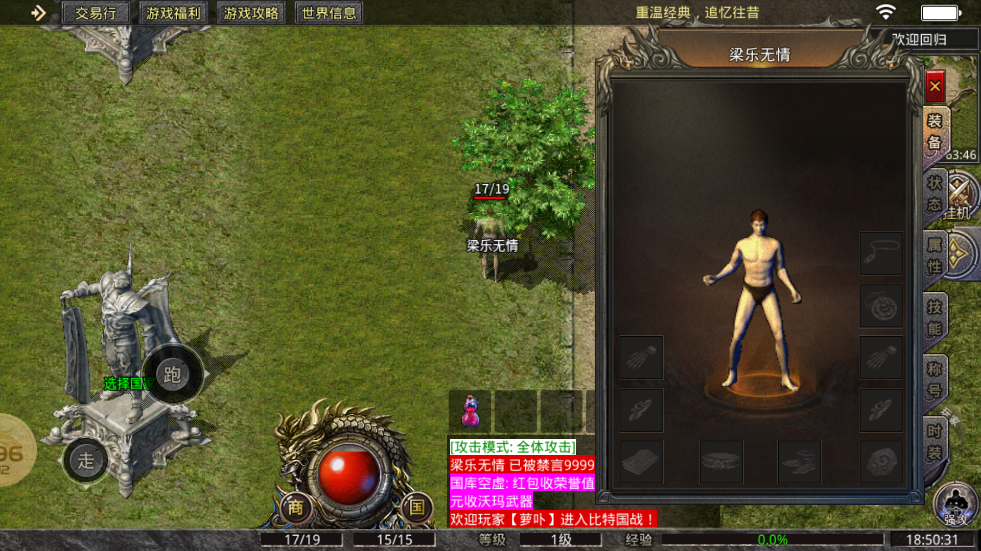
Task: Toggle the 走 walk button
Action: 86,460
